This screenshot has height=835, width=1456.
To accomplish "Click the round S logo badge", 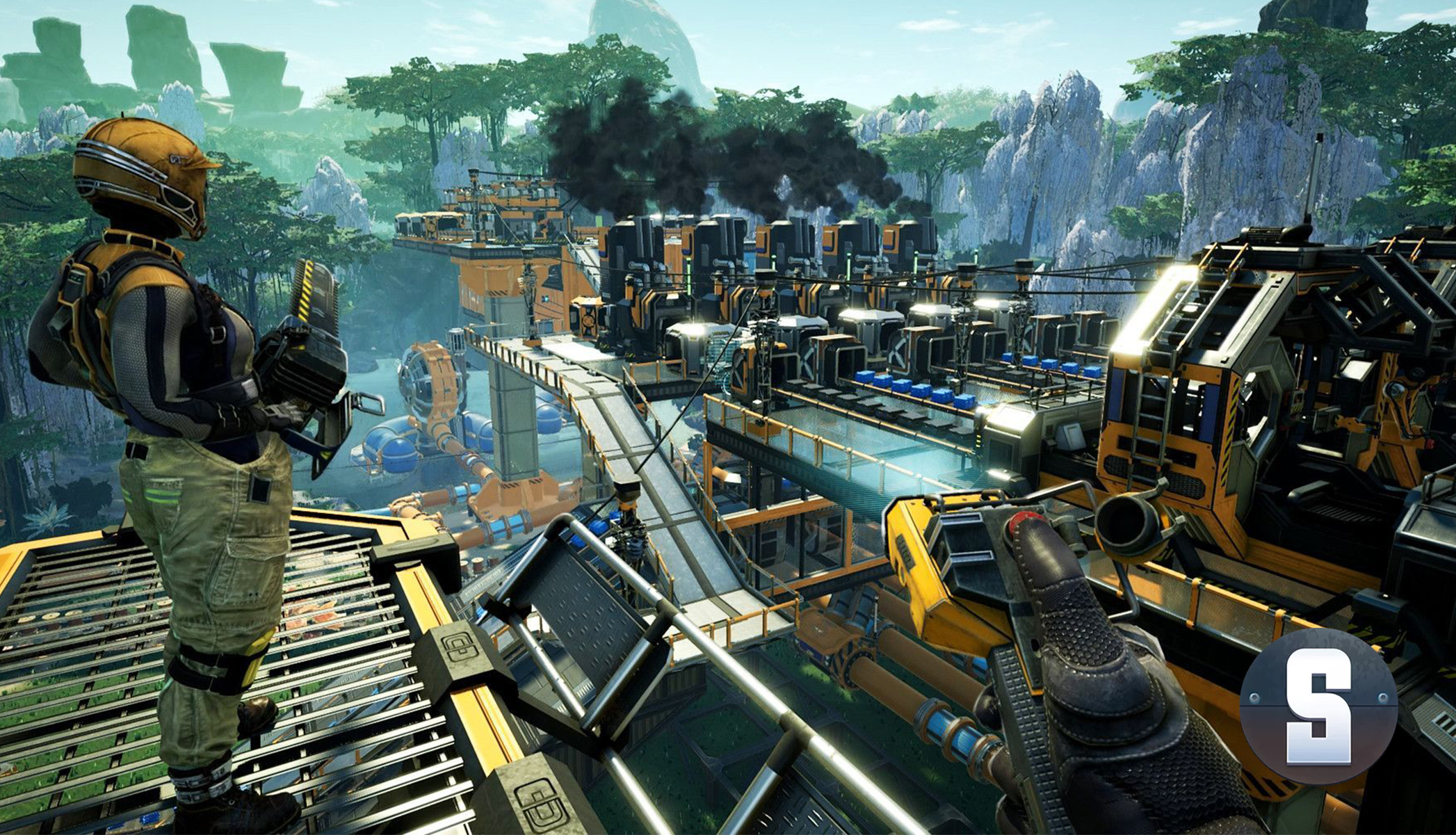I will [1318, 706].
